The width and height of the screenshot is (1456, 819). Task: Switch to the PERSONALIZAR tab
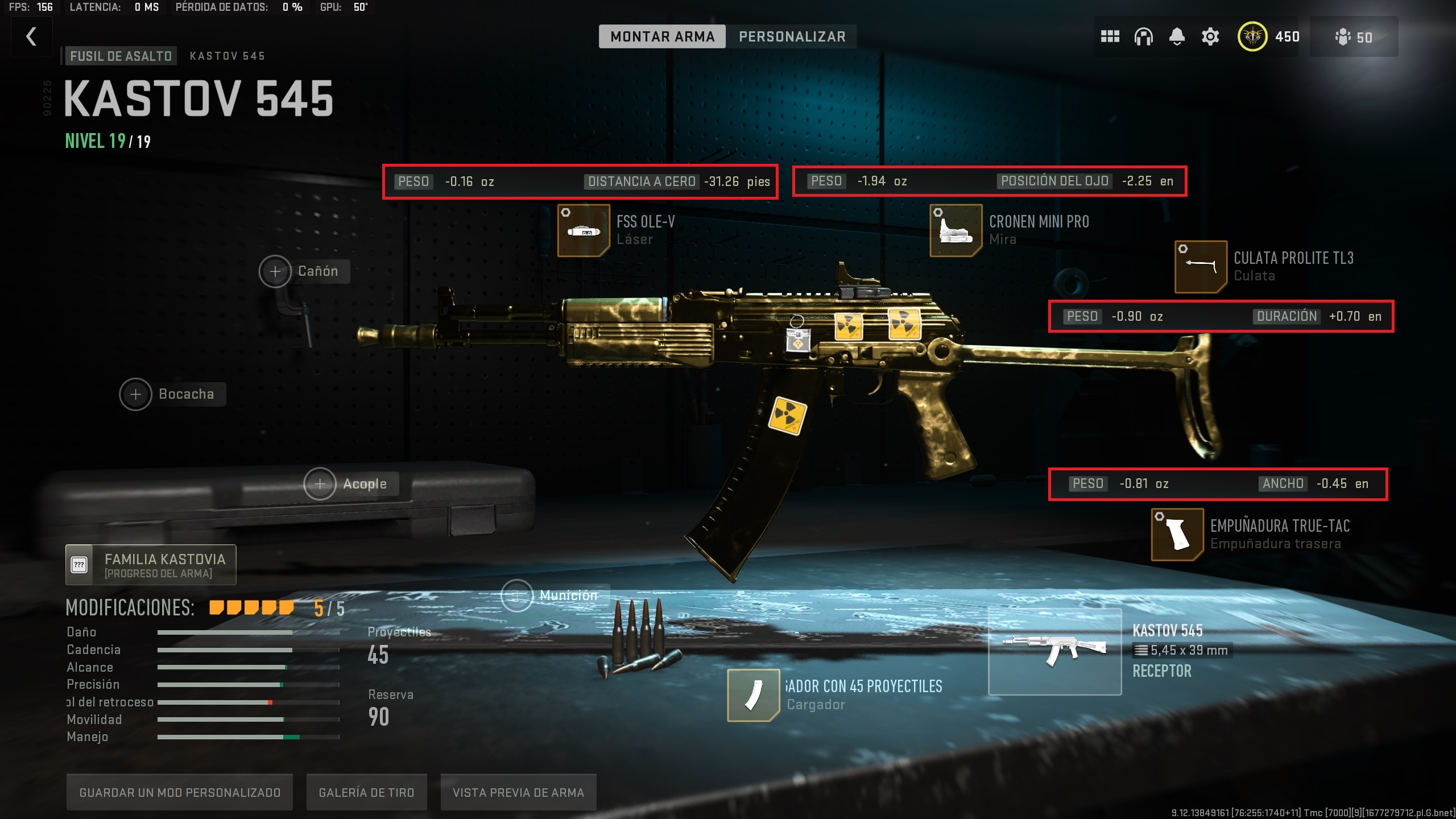pyautogui.click(x=792, y=36)
